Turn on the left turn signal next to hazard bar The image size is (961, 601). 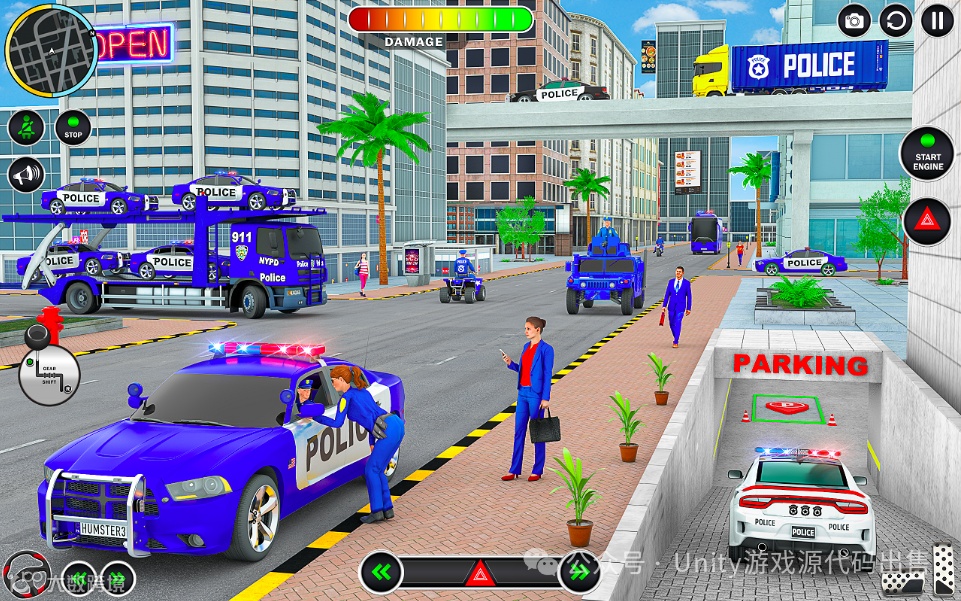click(381, 573)
